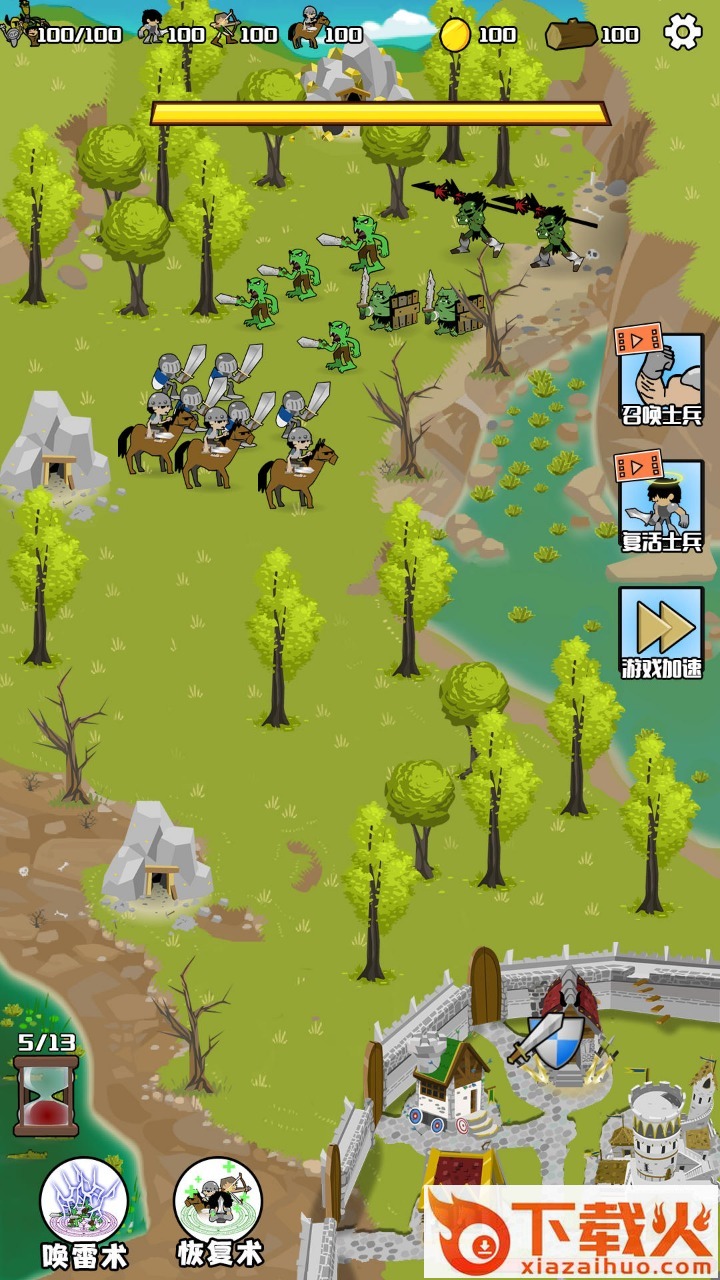Tap the 召唤士兵 summon soldiers button

point(660,378)
